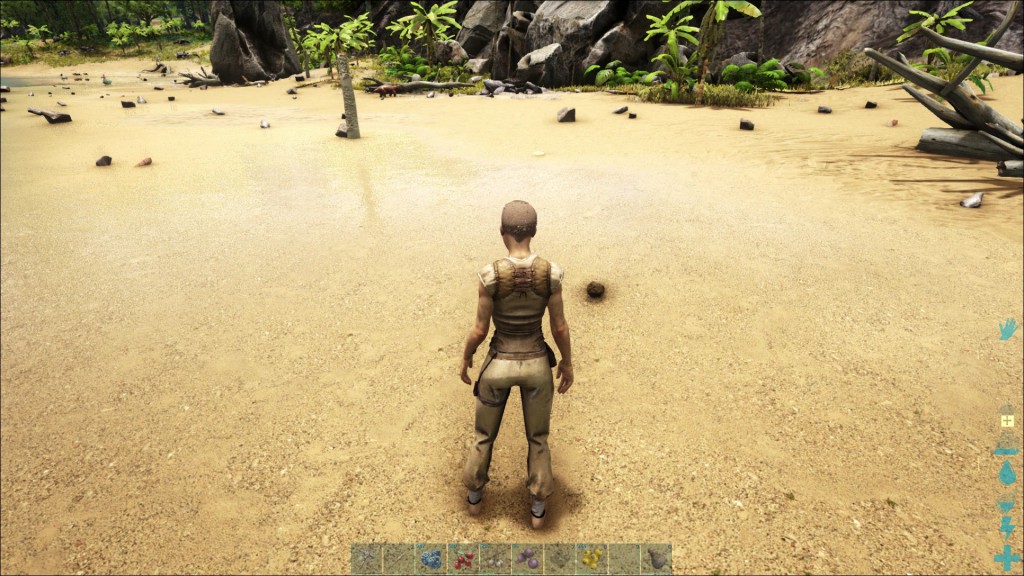
Task: Use the waterskin in the last hotbar slot
Action: [x=656, y=559]
